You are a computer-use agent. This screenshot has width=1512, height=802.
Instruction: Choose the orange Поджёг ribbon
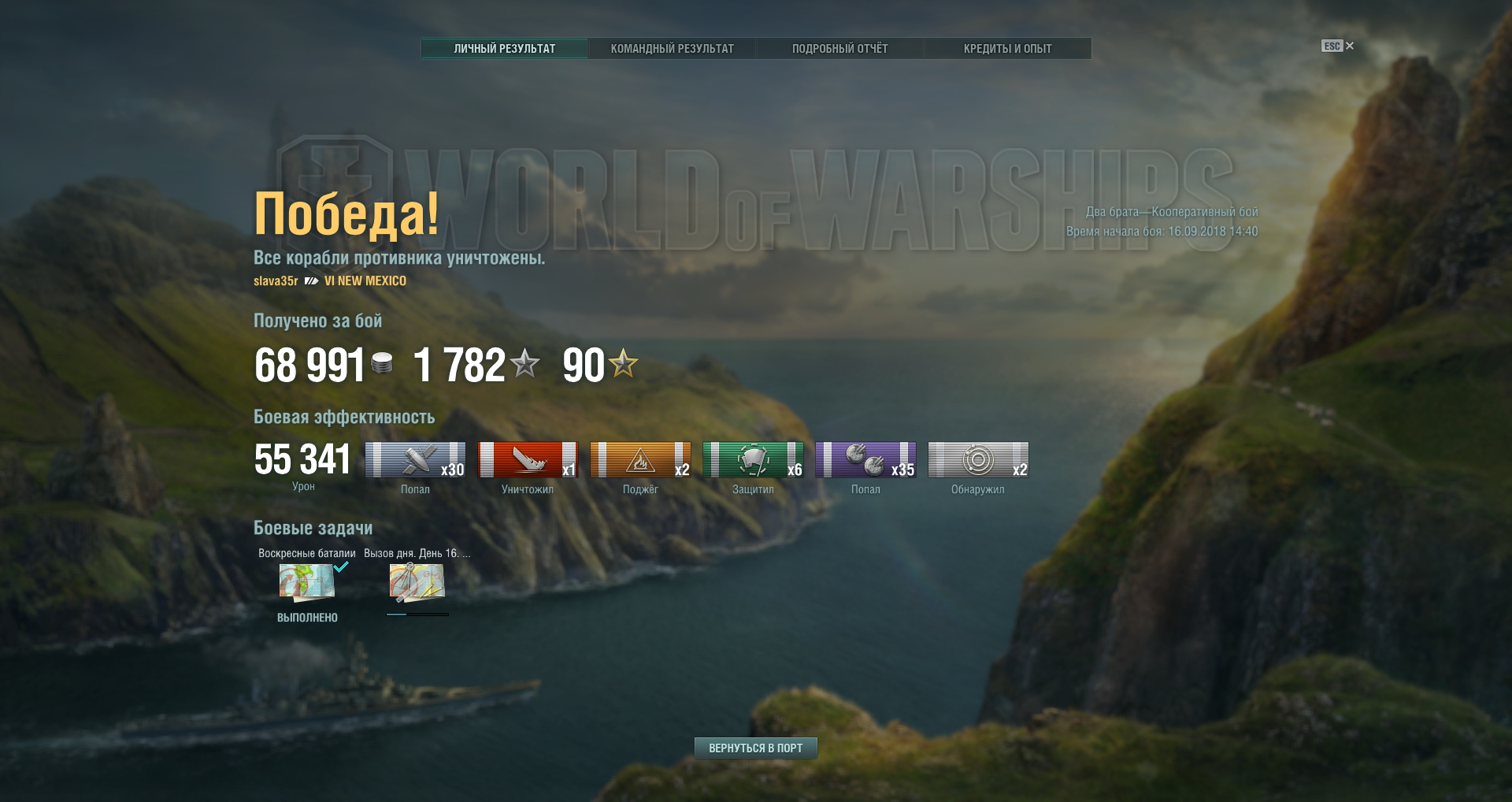[640, 460]
